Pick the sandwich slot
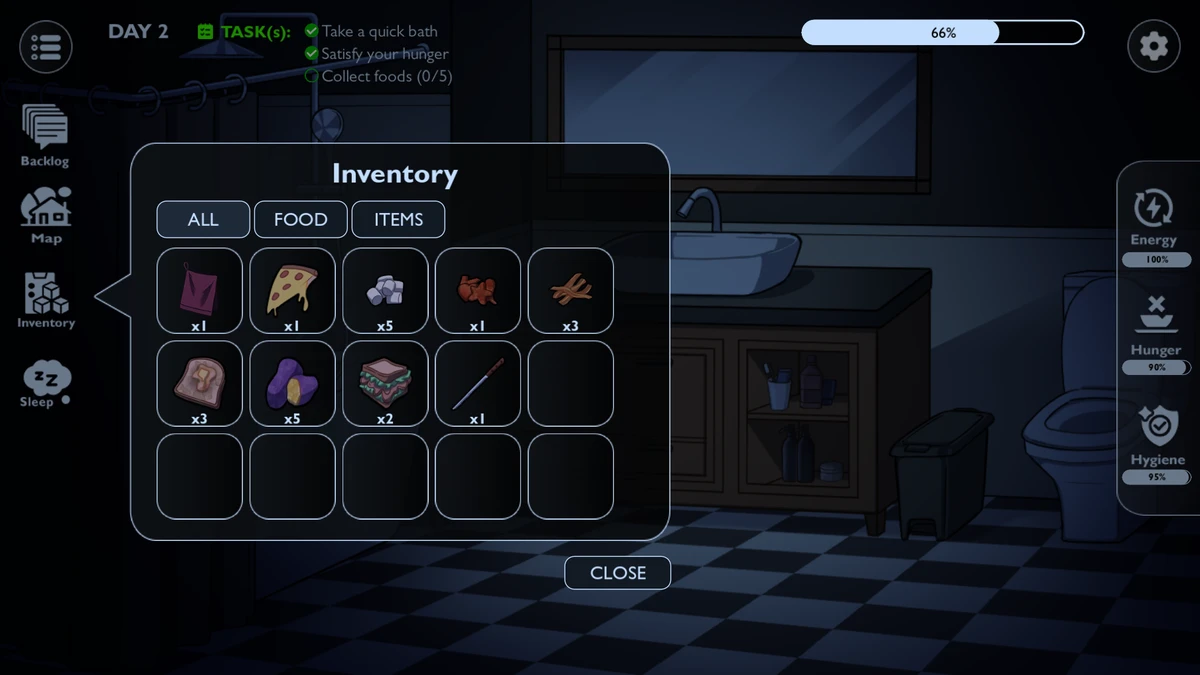The width and height of the screenshot is (1200, 675). [x=385, y=383]
